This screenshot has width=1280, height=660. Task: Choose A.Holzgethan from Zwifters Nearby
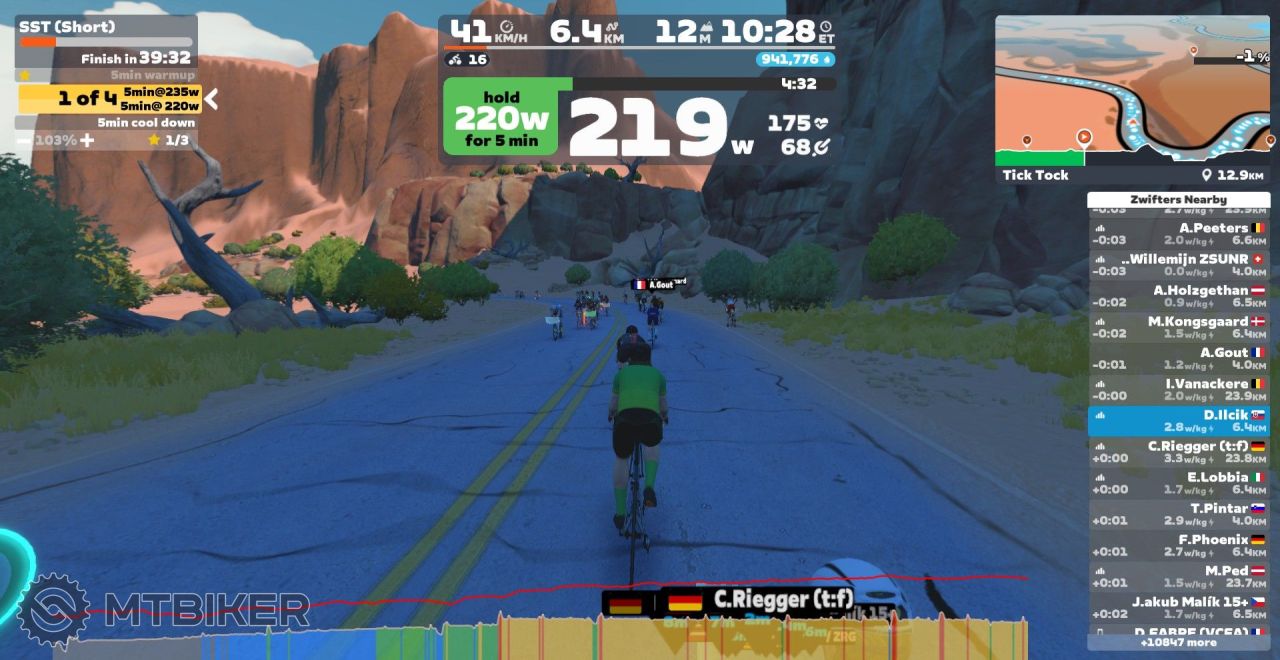(1178, 296)
